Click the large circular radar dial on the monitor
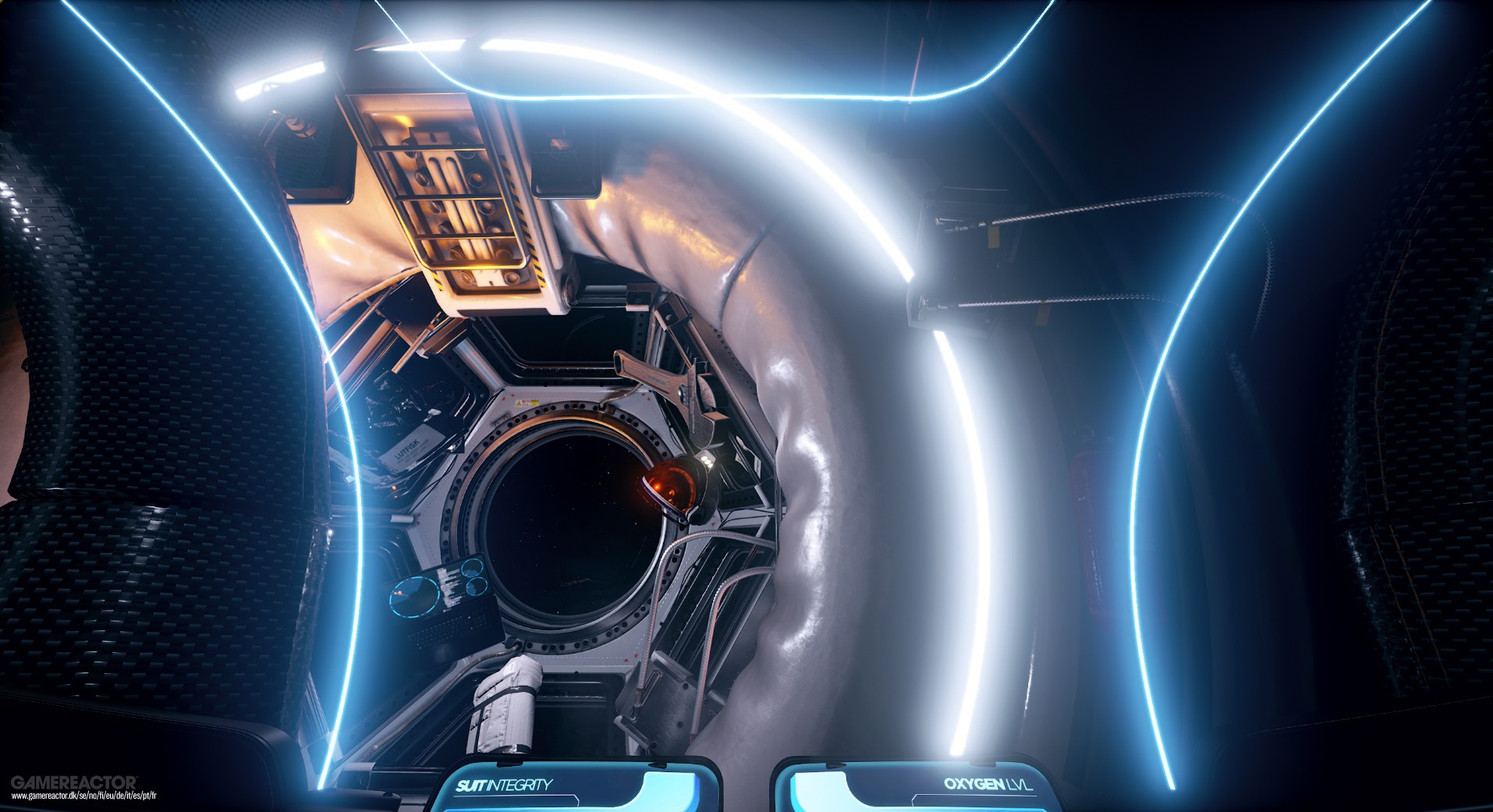 pyautogui.click(x=414, y=597)
